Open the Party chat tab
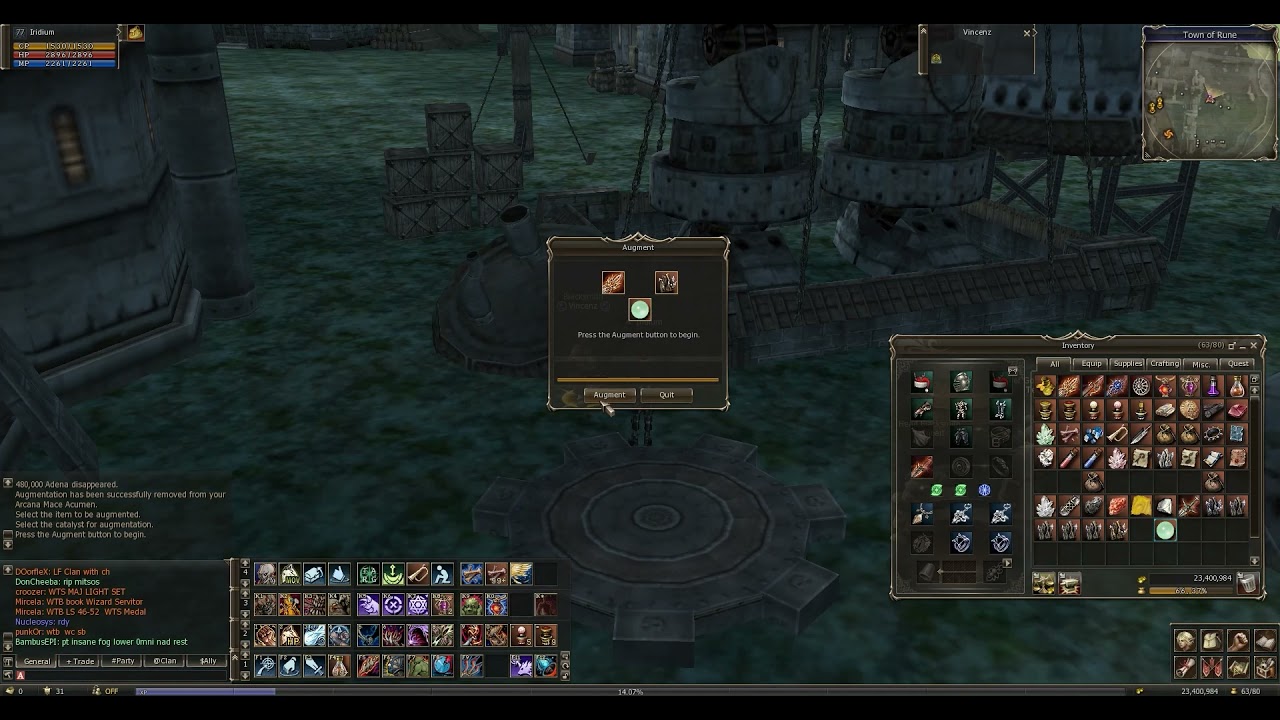This screenshot has width=1280, height=720. [123, 661]
